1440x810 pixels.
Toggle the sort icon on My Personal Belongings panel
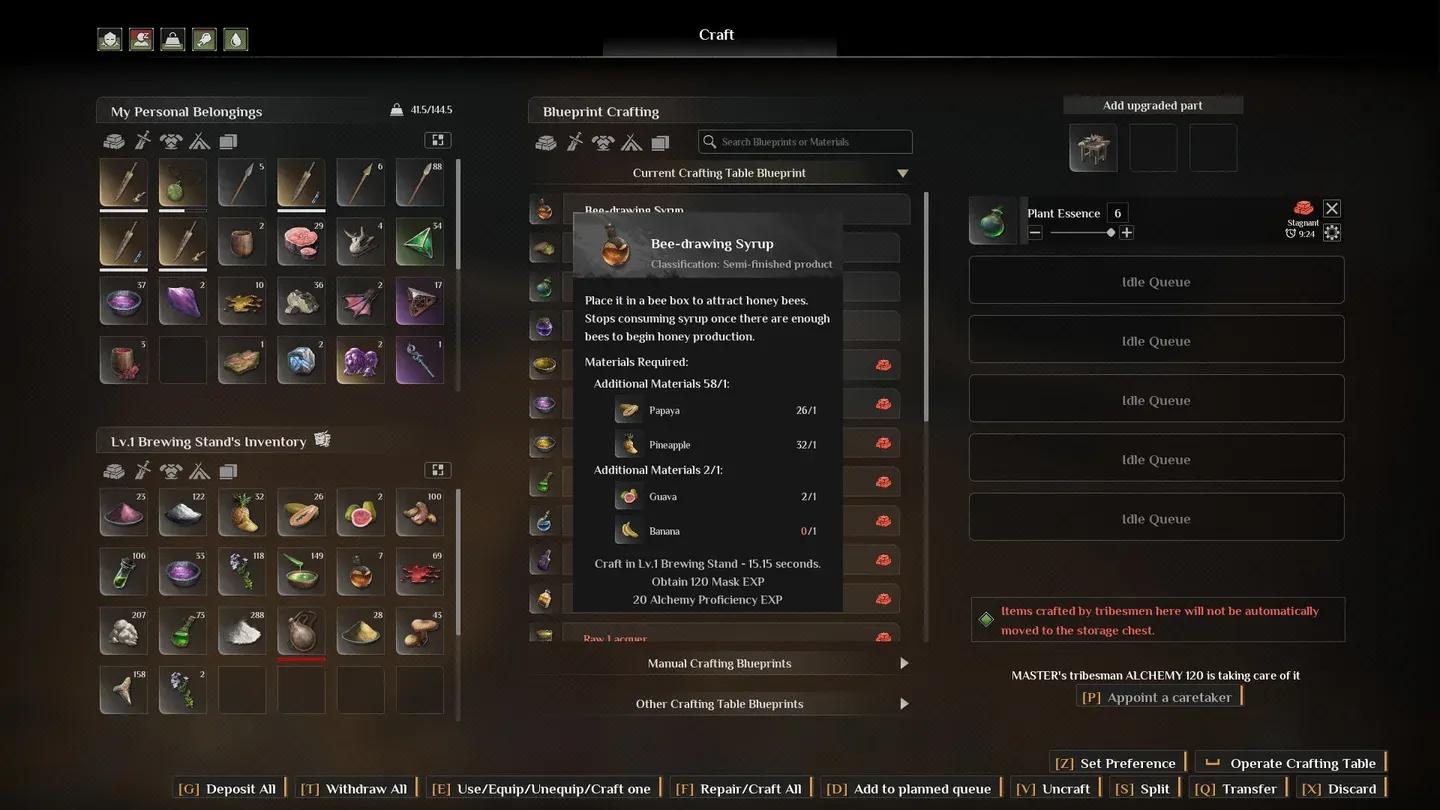coord(437,140)
